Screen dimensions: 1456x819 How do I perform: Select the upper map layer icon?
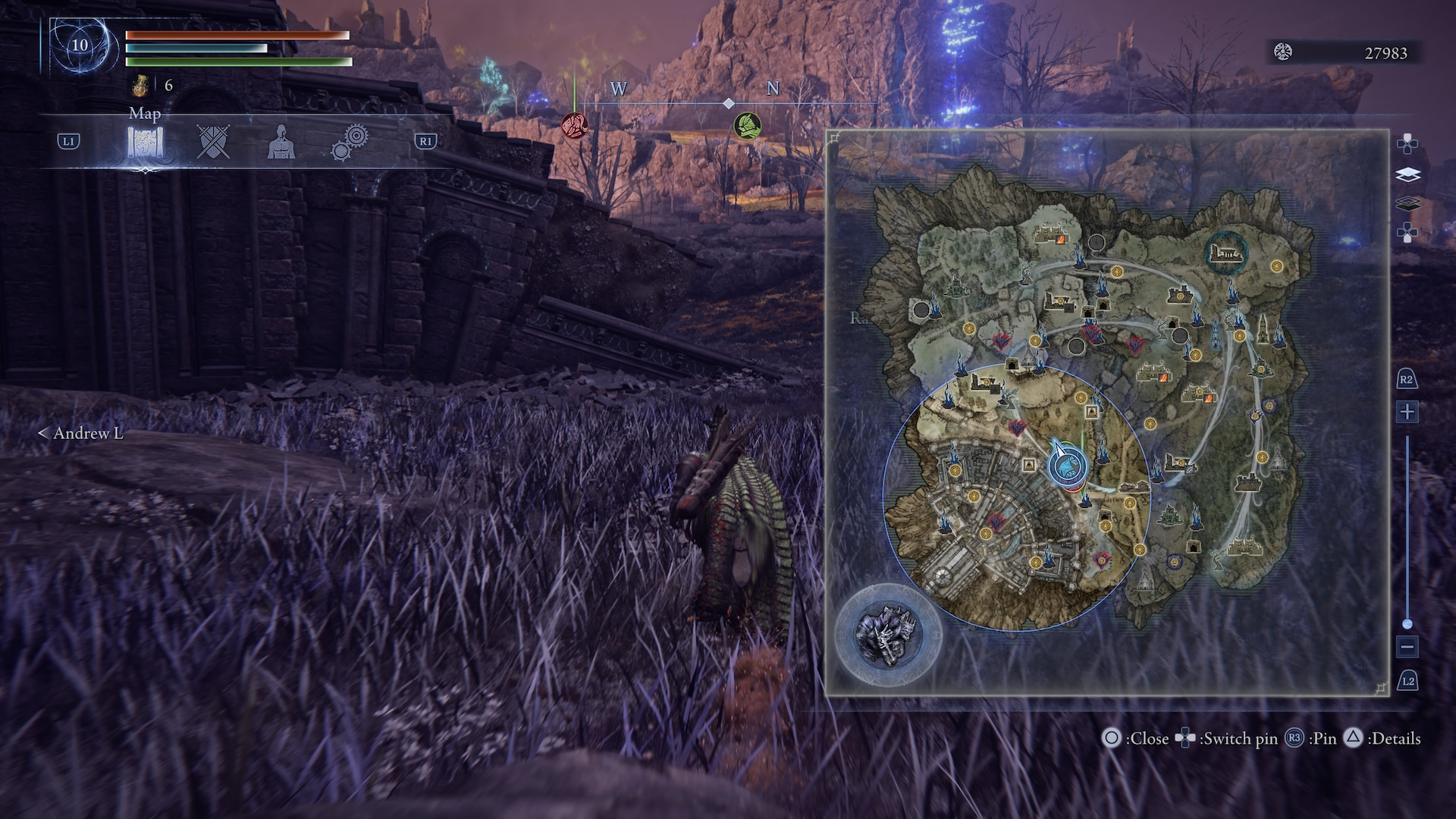pyautogui.click(x=1407, y=175)
